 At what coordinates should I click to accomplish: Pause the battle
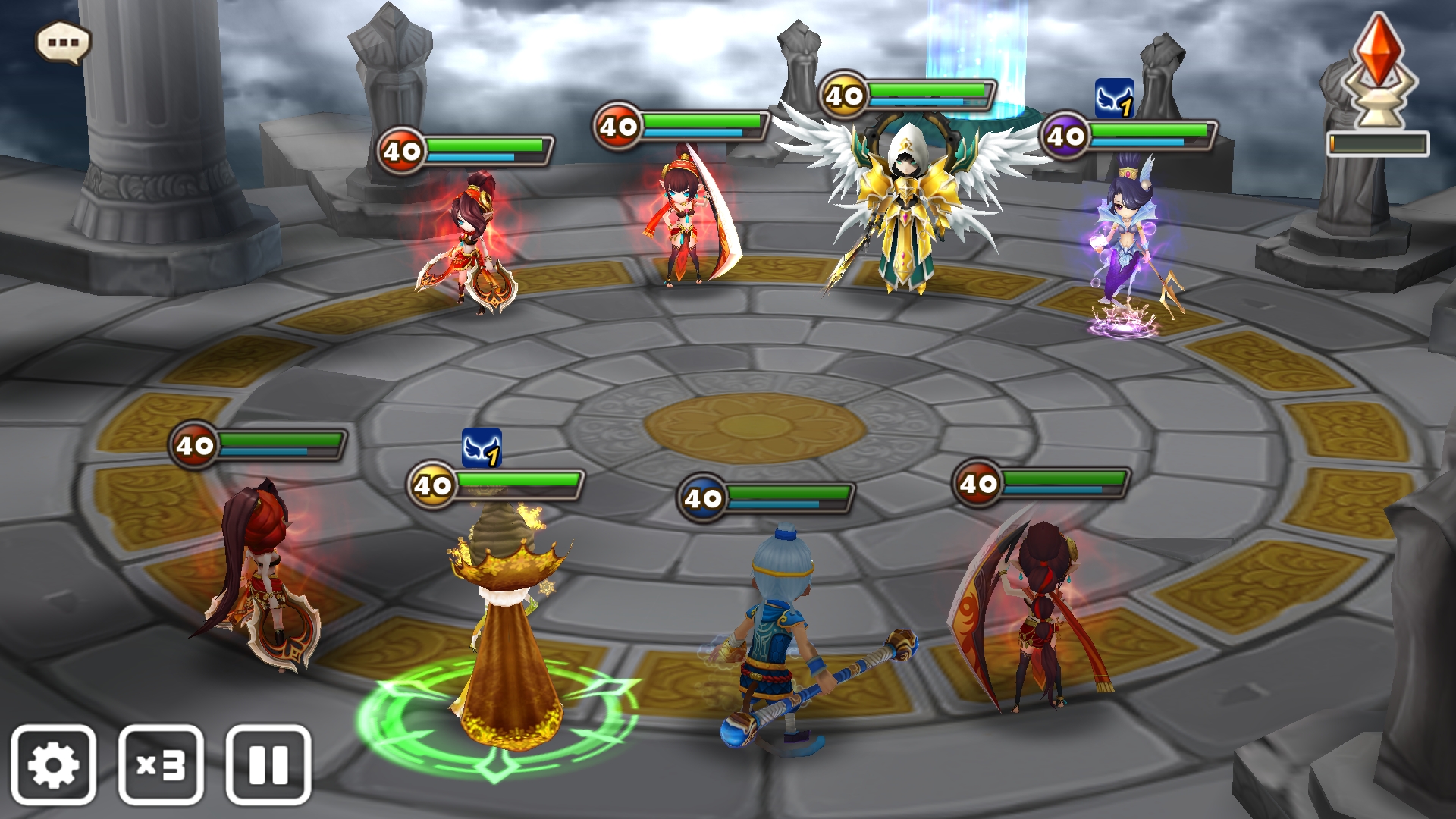[268, 764]
